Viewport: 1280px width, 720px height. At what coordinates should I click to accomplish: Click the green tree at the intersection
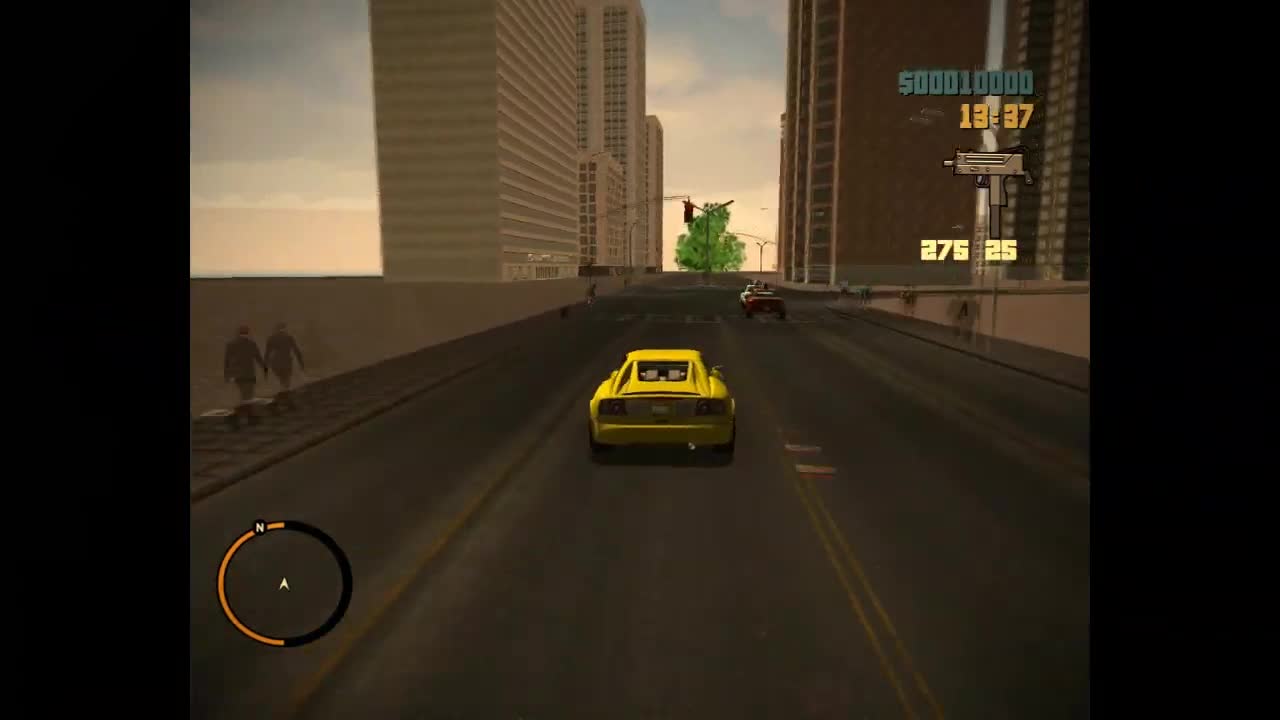(707, 238)
